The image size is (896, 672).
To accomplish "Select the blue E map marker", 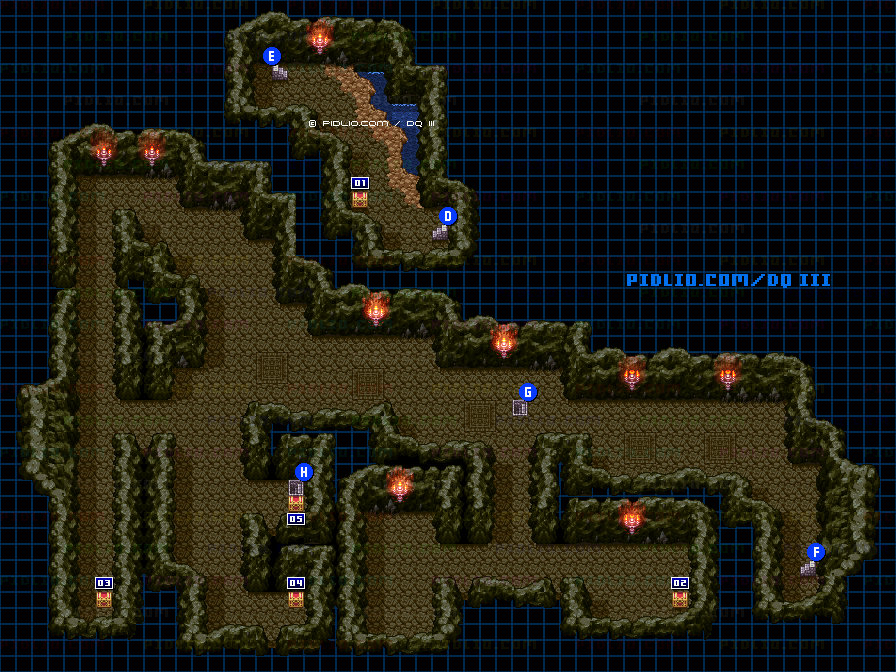I will tap(271, 56).
